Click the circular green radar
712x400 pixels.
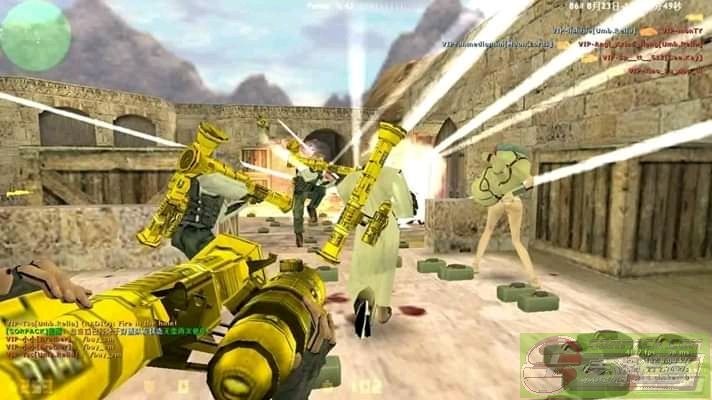35,34
